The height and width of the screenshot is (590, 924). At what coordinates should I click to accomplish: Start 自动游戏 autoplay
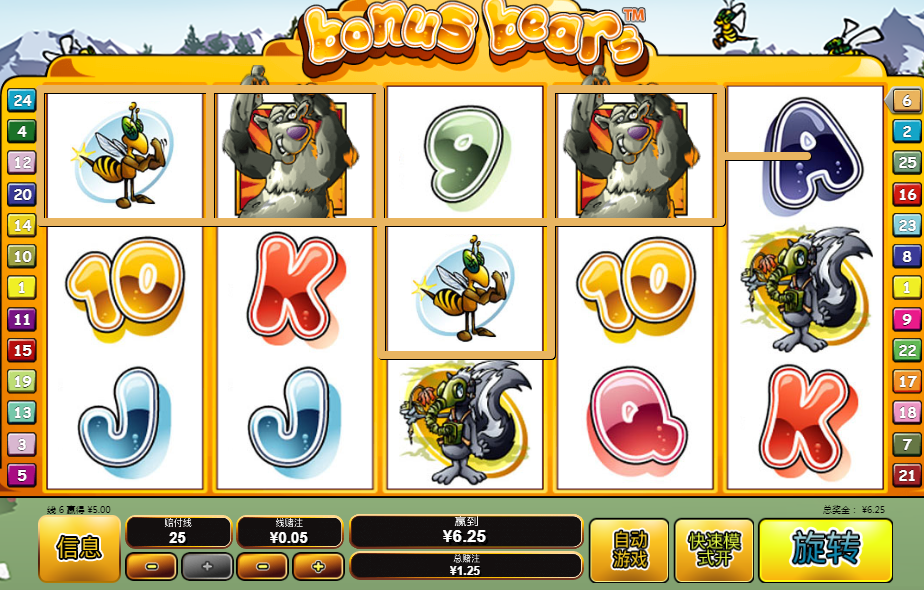tap(627, 549)
